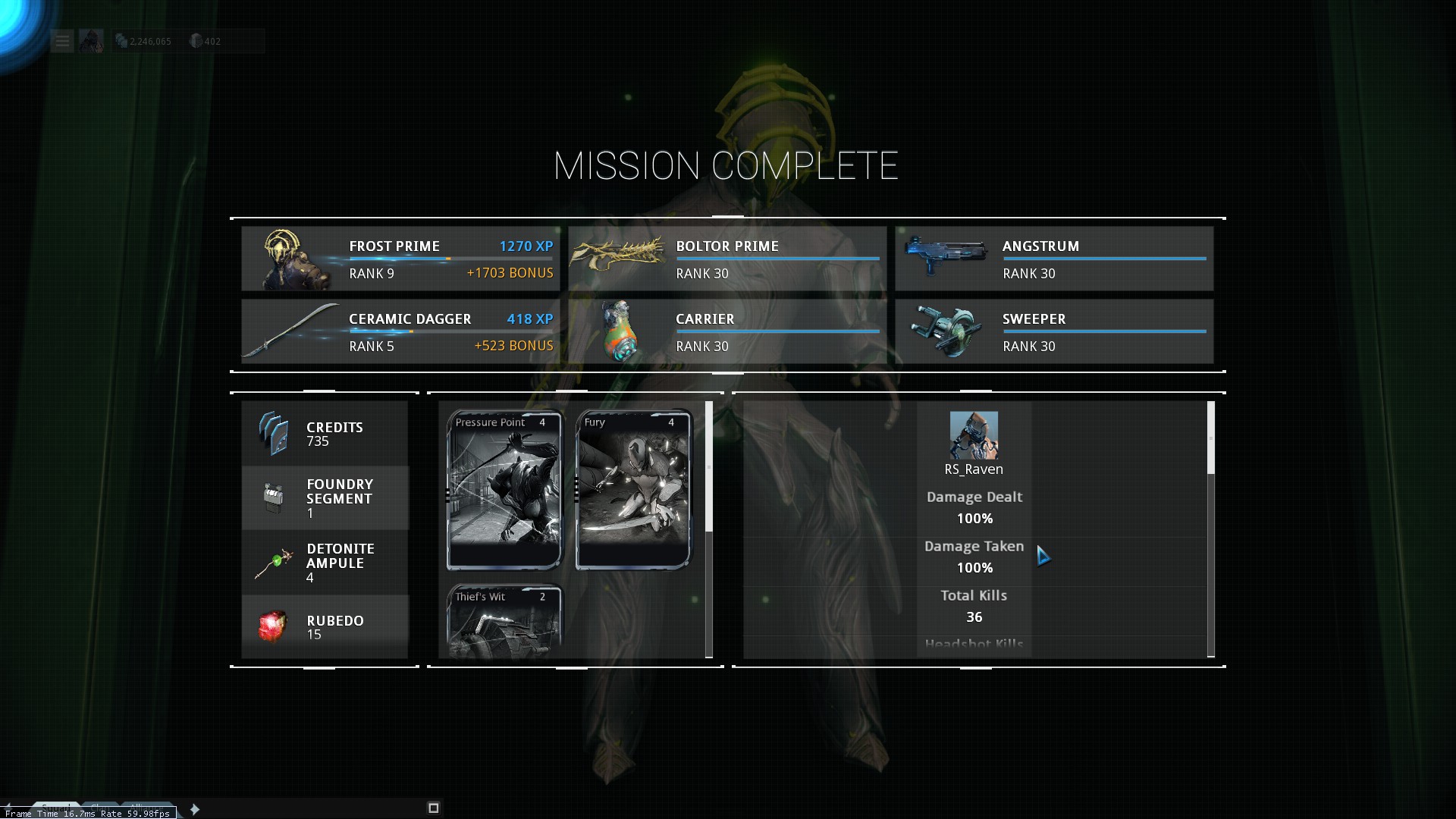The image size is (1456, 819).
Task: Click the Credits reward row
Action: [x=325, y=434]
